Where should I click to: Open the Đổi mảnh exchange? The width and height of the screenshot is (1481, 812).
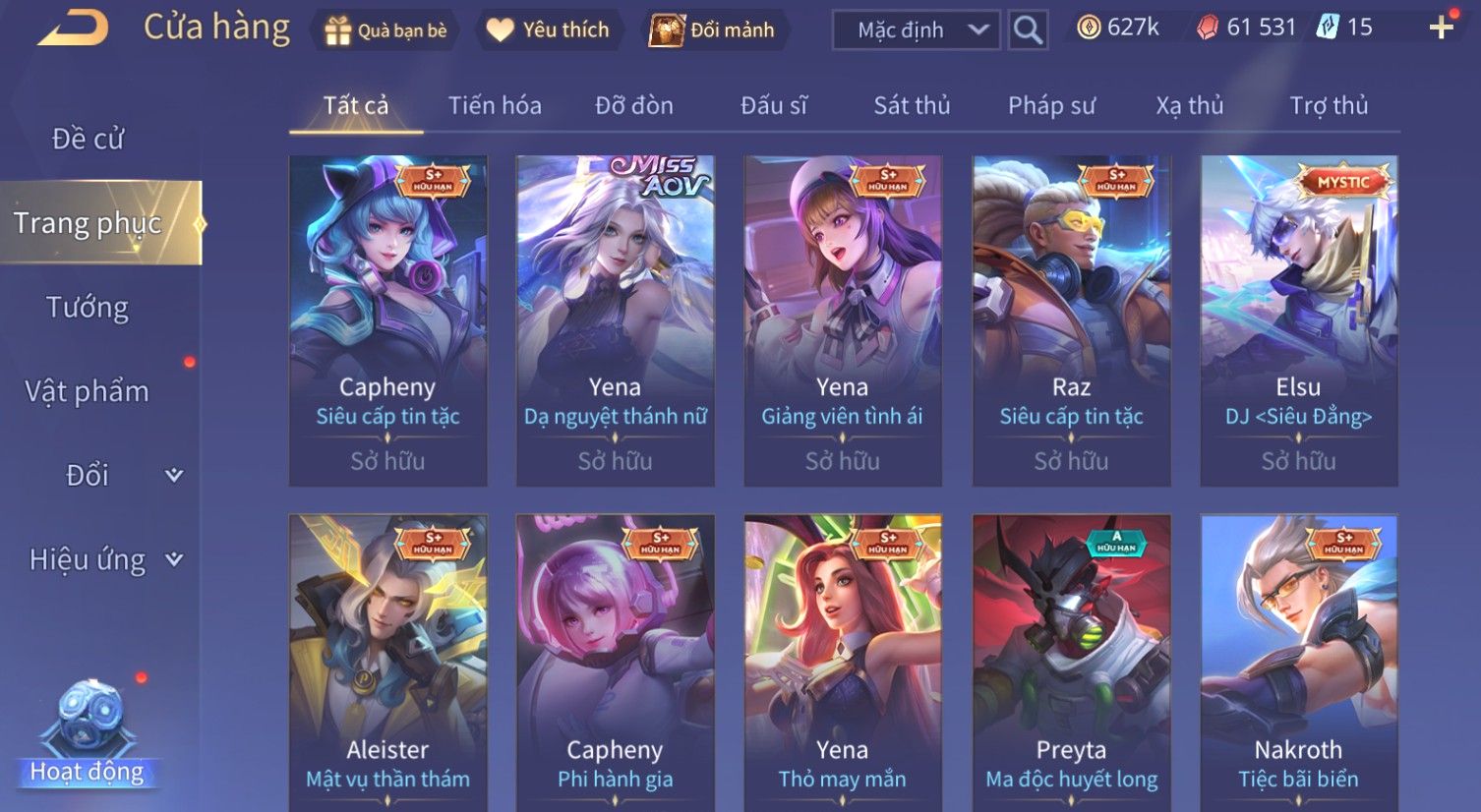[x=712, y=30]
